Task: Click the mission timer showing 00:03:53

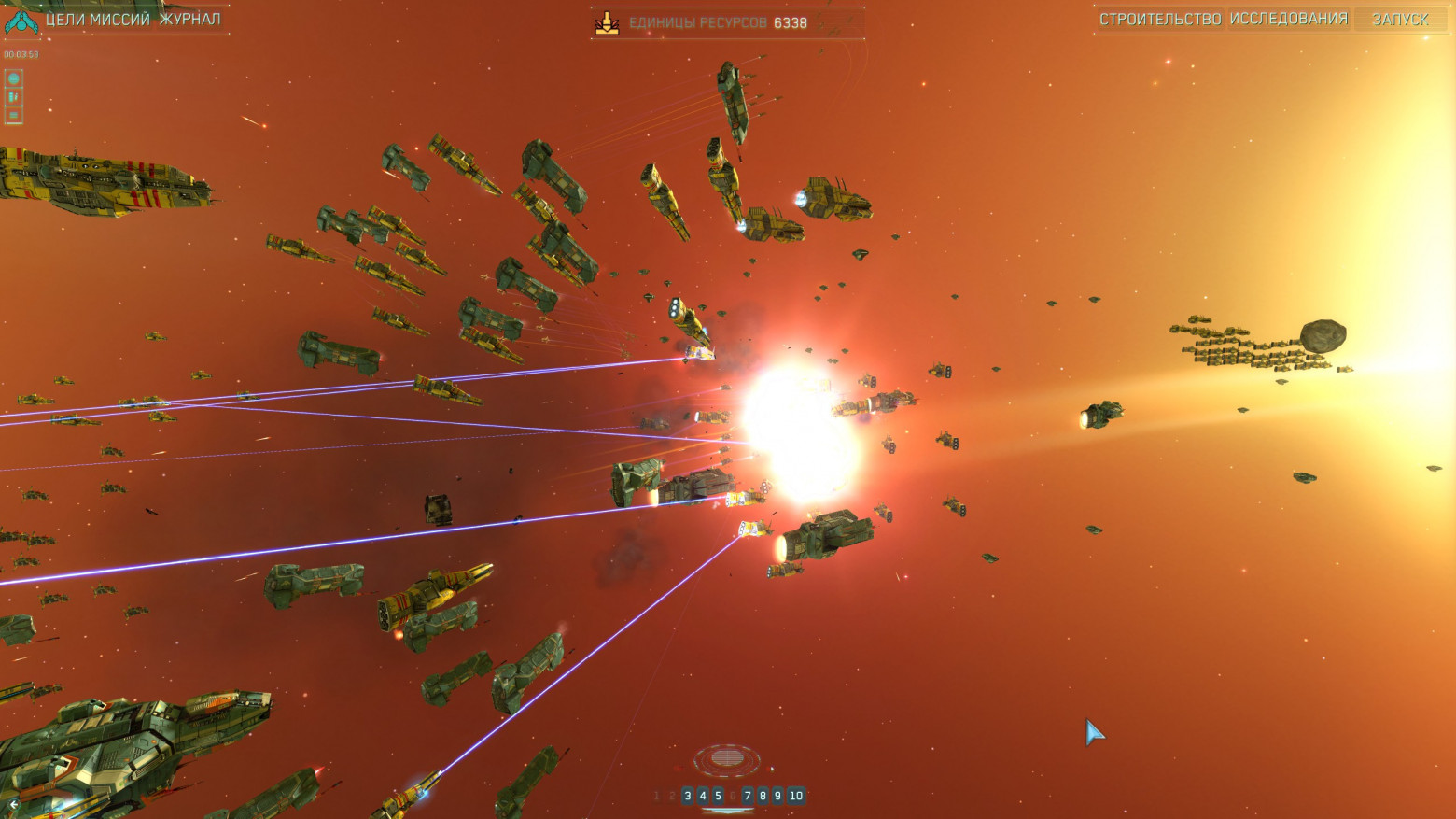Action: tap(23, 54)
